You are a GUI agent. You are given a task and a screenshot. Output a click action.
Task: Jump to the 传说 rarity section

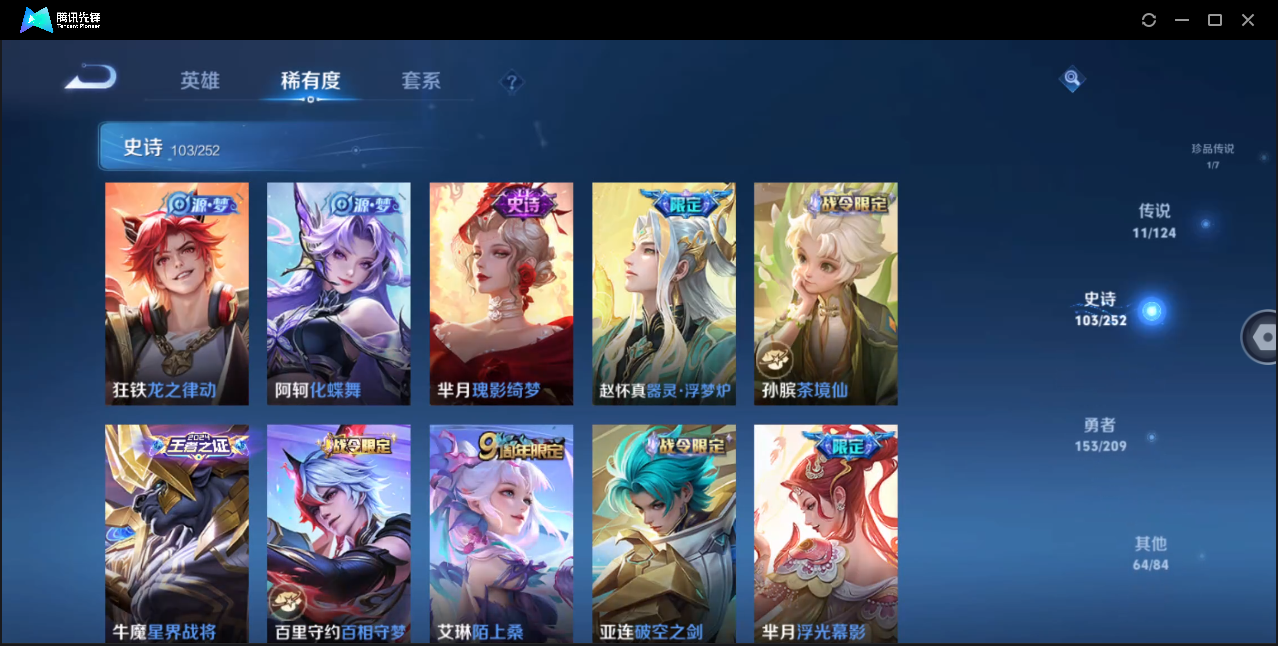pyautogui.click(x=1154, y=220)
